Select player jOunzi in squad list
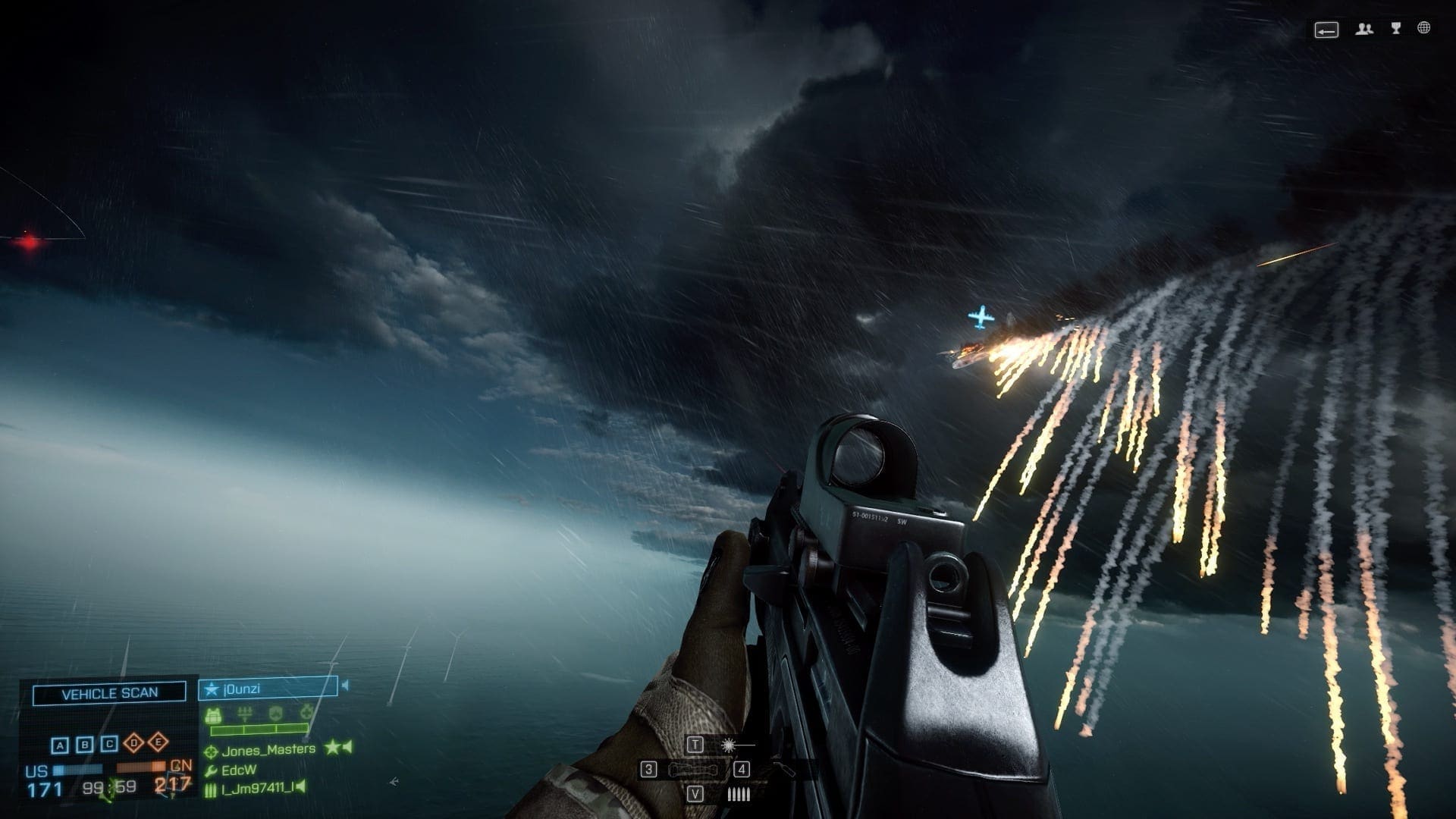Image resolution: width=1456 pixels, height=819 pixels. 268,689
